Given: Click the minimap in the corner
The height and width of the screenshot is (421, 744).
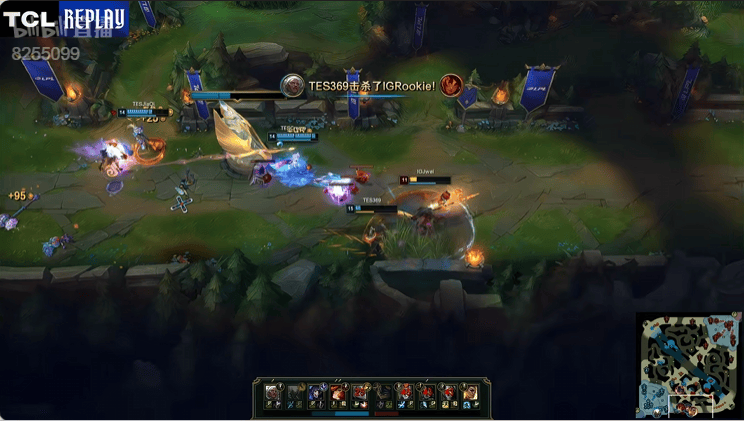Looking at the screenshot, I should click(x=688, y=364).
